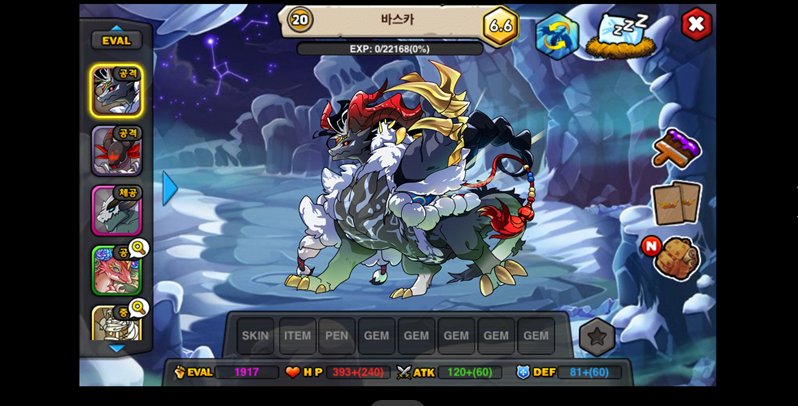Open the ITEM slot

(x=297, y=336)
